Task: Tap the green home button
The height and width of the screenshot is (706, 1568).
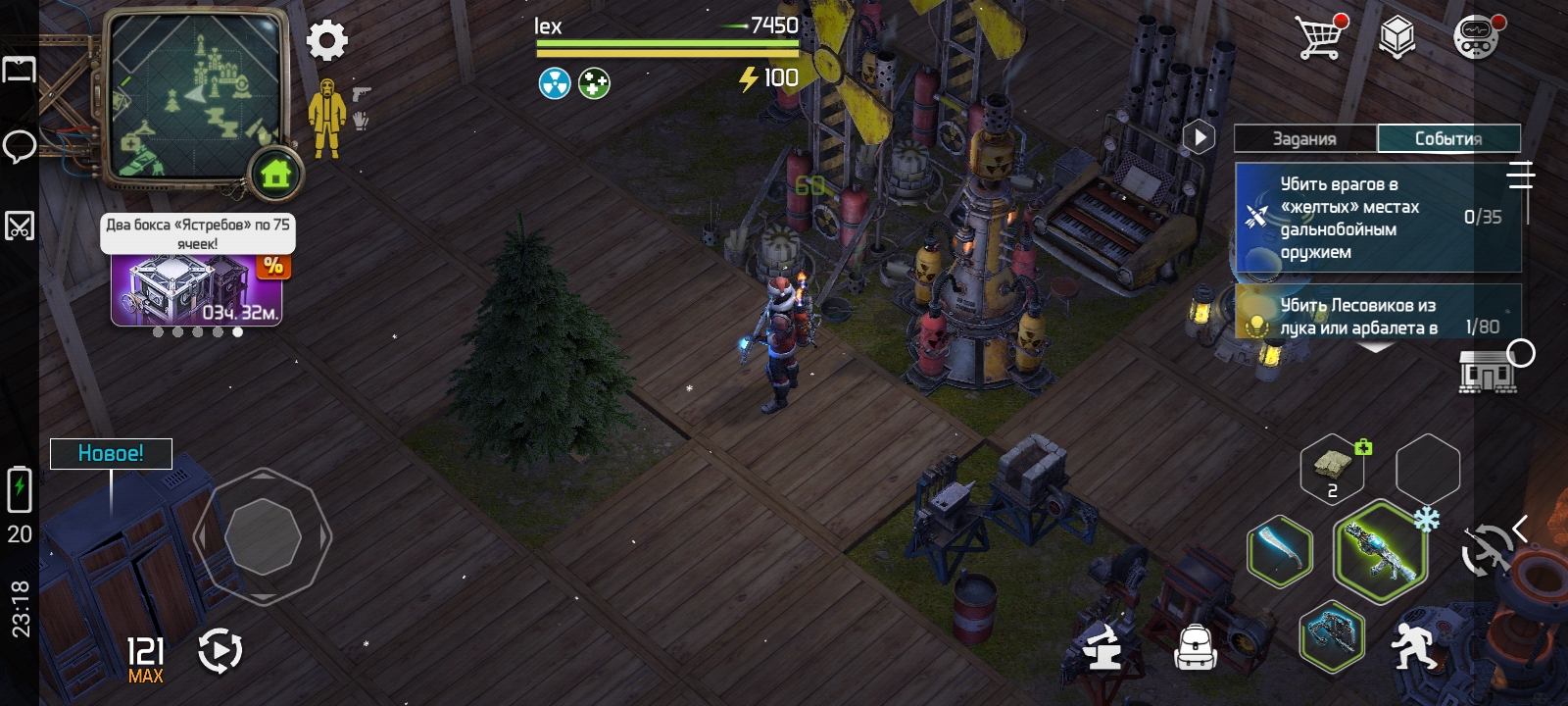Action: click(x=276, y=175)
